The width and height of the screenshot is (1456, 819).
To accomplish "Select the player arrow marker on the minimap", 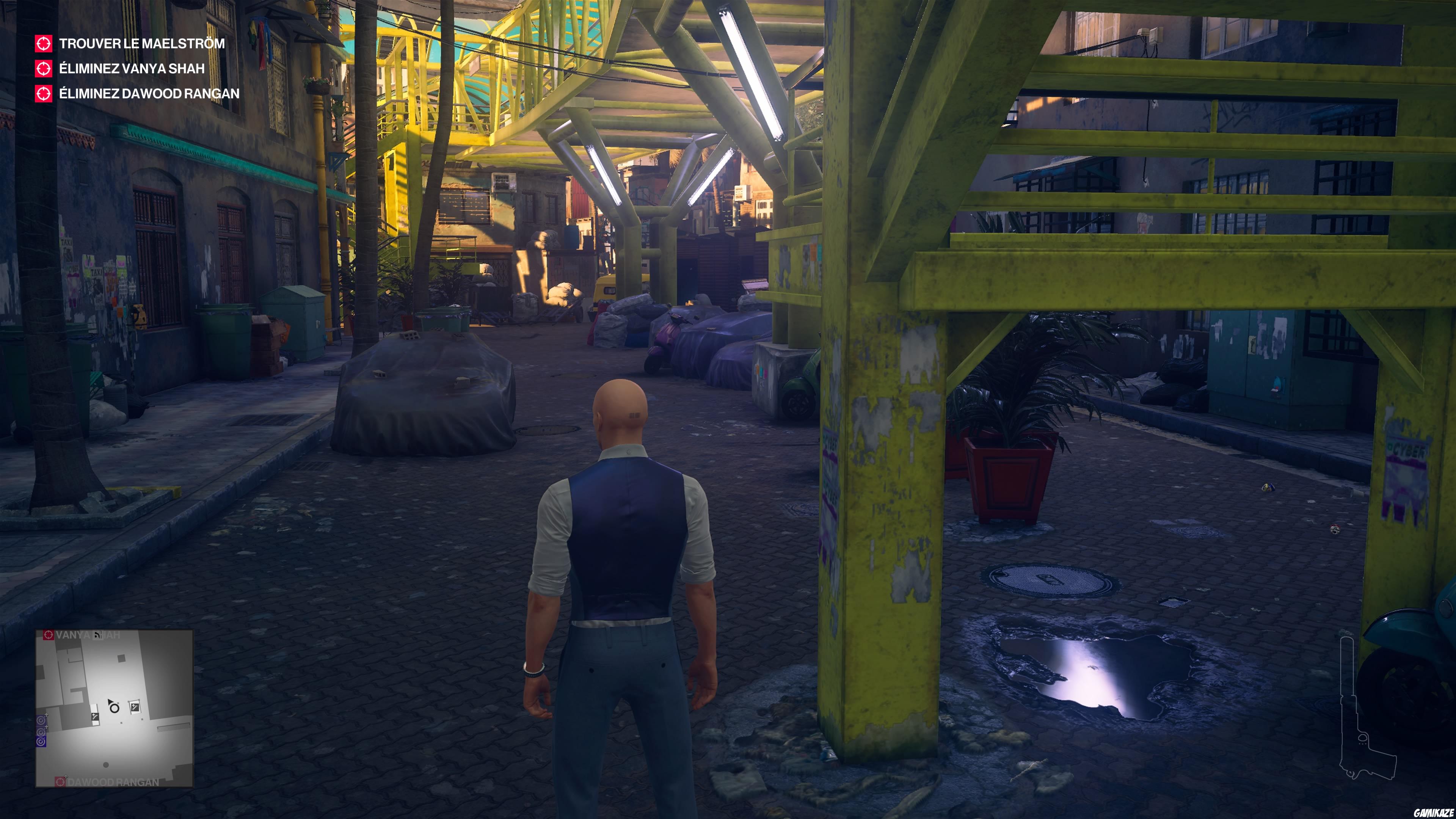I will click(x=111, y=702).
